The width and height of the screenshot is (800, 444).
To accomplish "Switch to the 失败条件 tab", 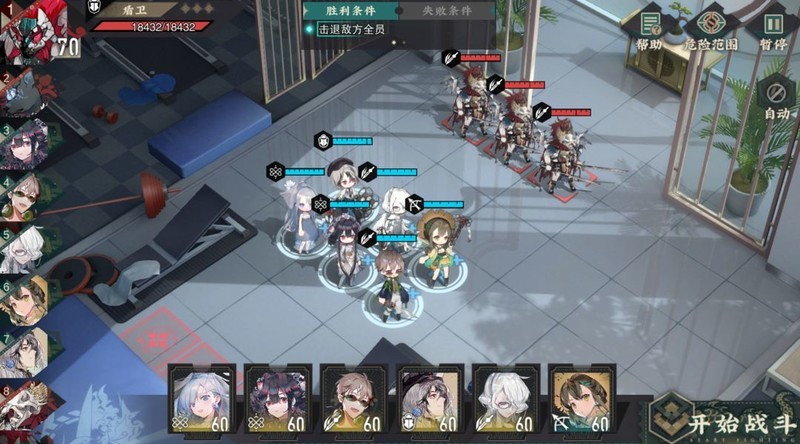I will 445,11.
